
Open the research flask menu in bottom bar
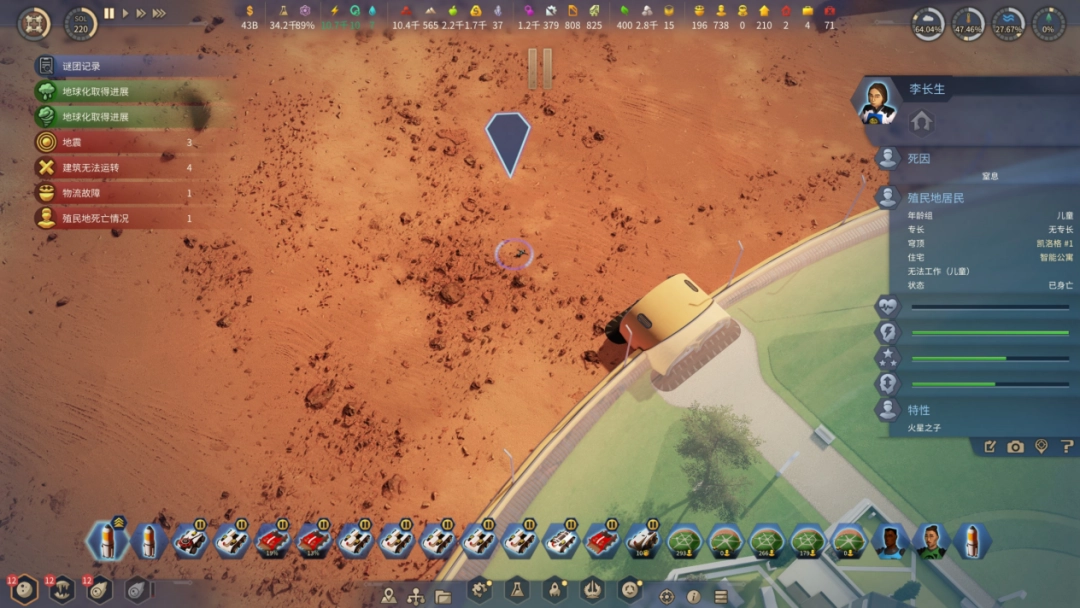point(516,591)
